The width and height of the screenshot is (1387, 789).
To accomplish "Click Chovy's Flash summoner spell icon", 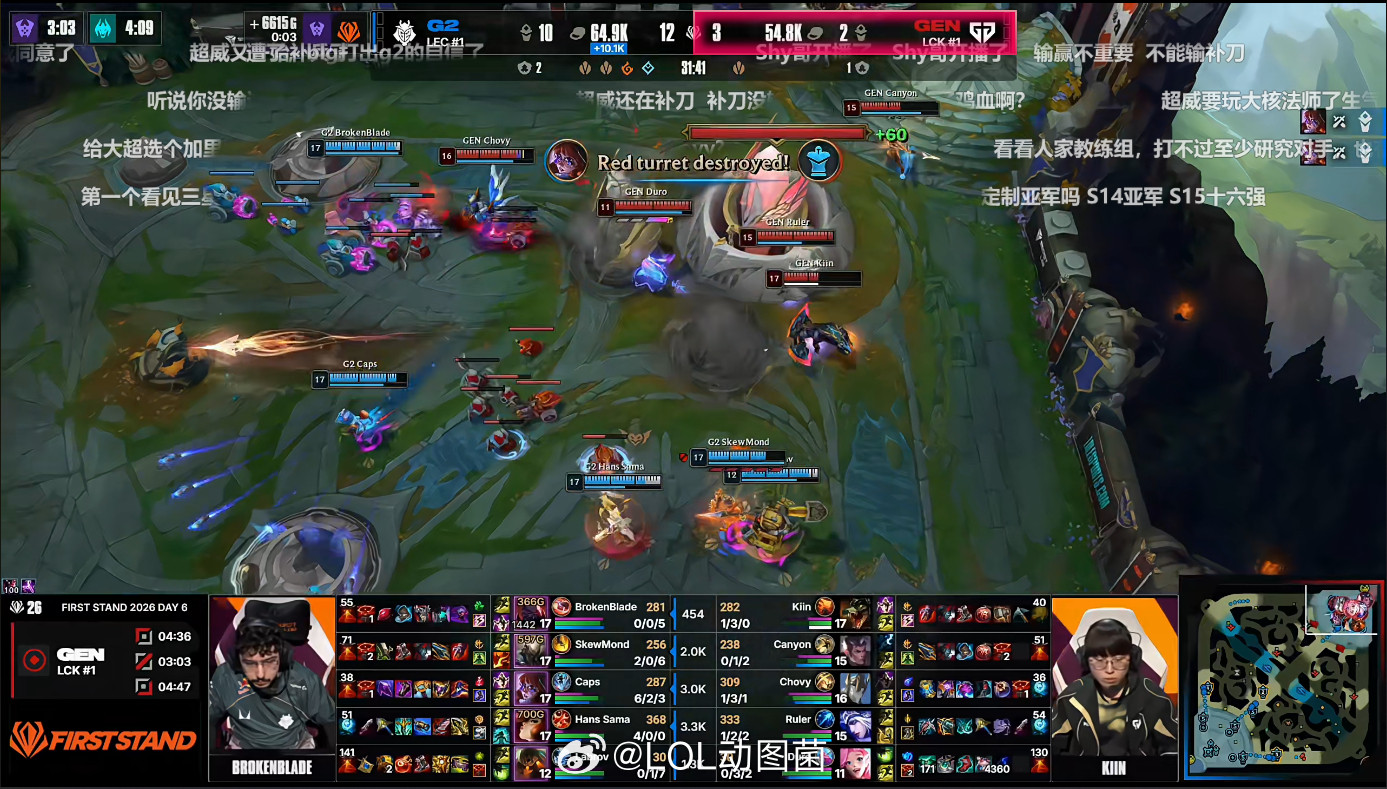I will click(x=886, y=698).
